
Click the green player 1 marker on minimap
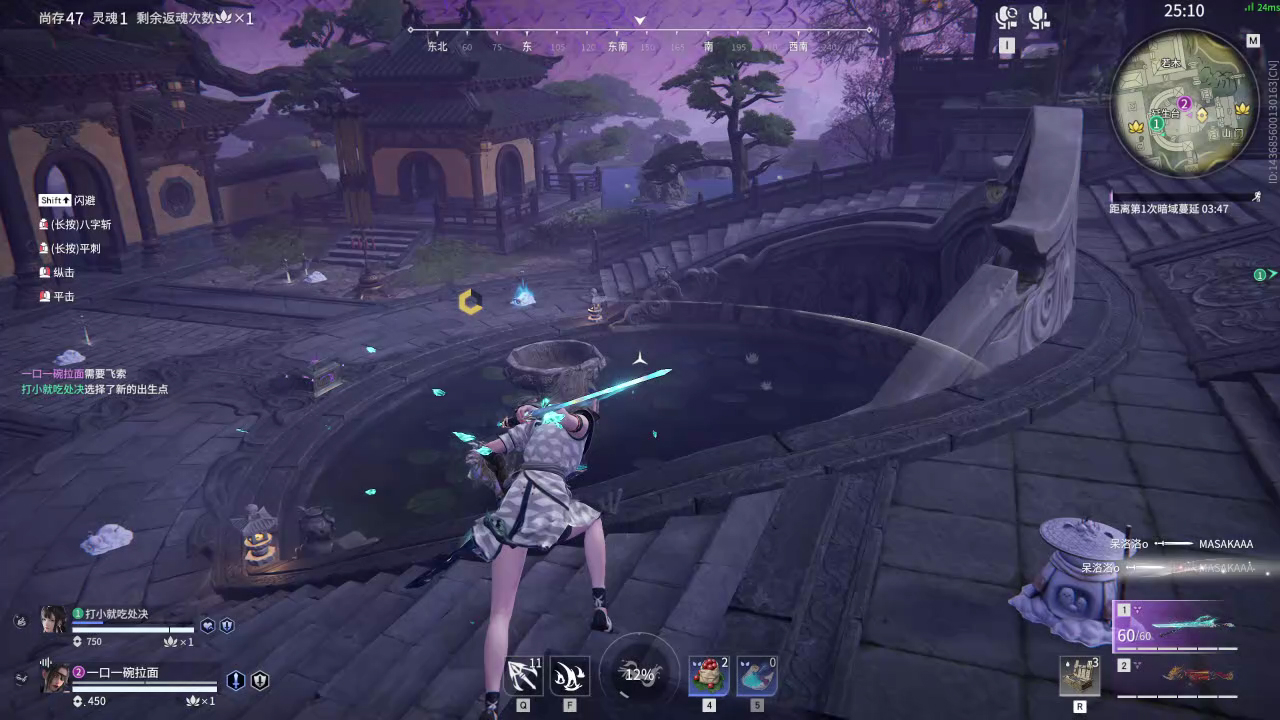[x=1157, y=124]
